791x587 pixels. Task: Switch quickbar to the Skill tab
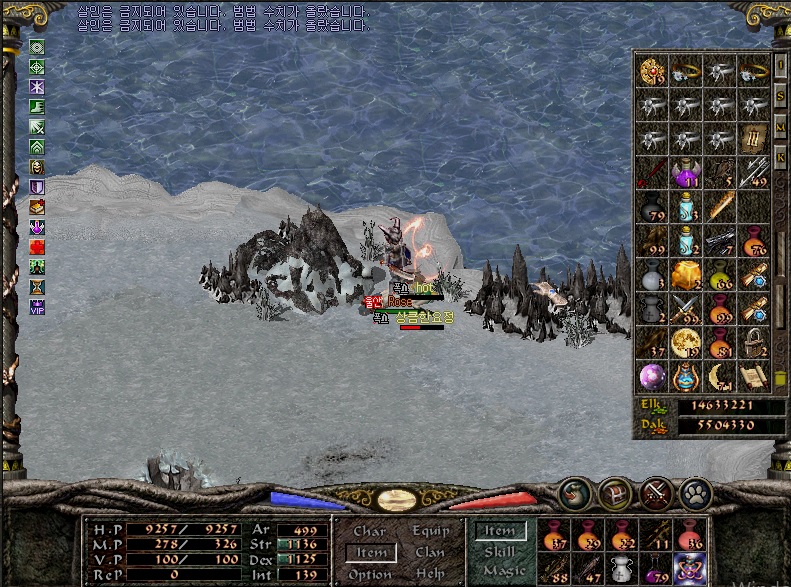[x=498, y=552]
